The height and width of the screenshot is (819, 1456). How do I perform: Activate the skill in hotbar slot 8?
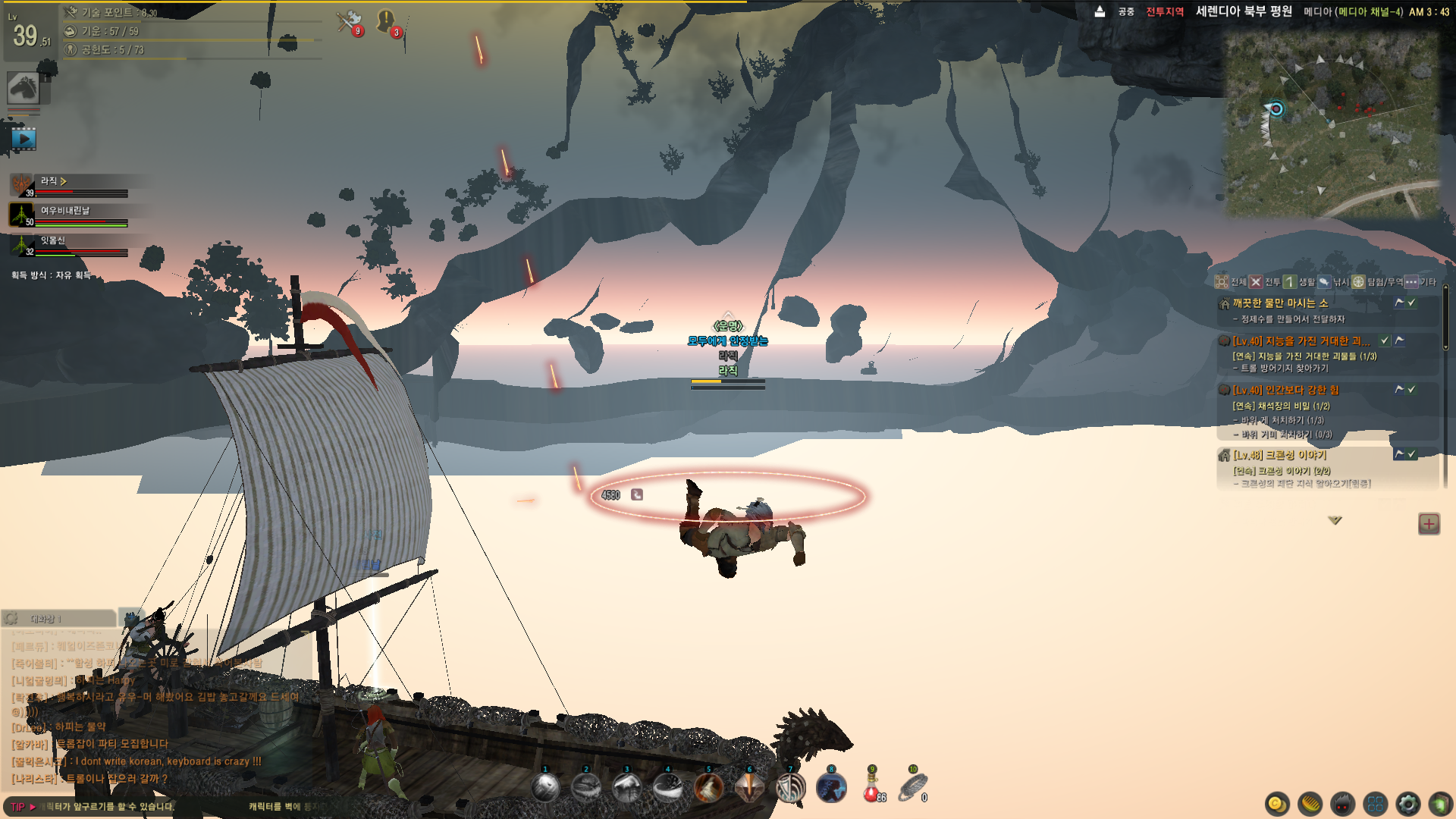pos(831,789)
